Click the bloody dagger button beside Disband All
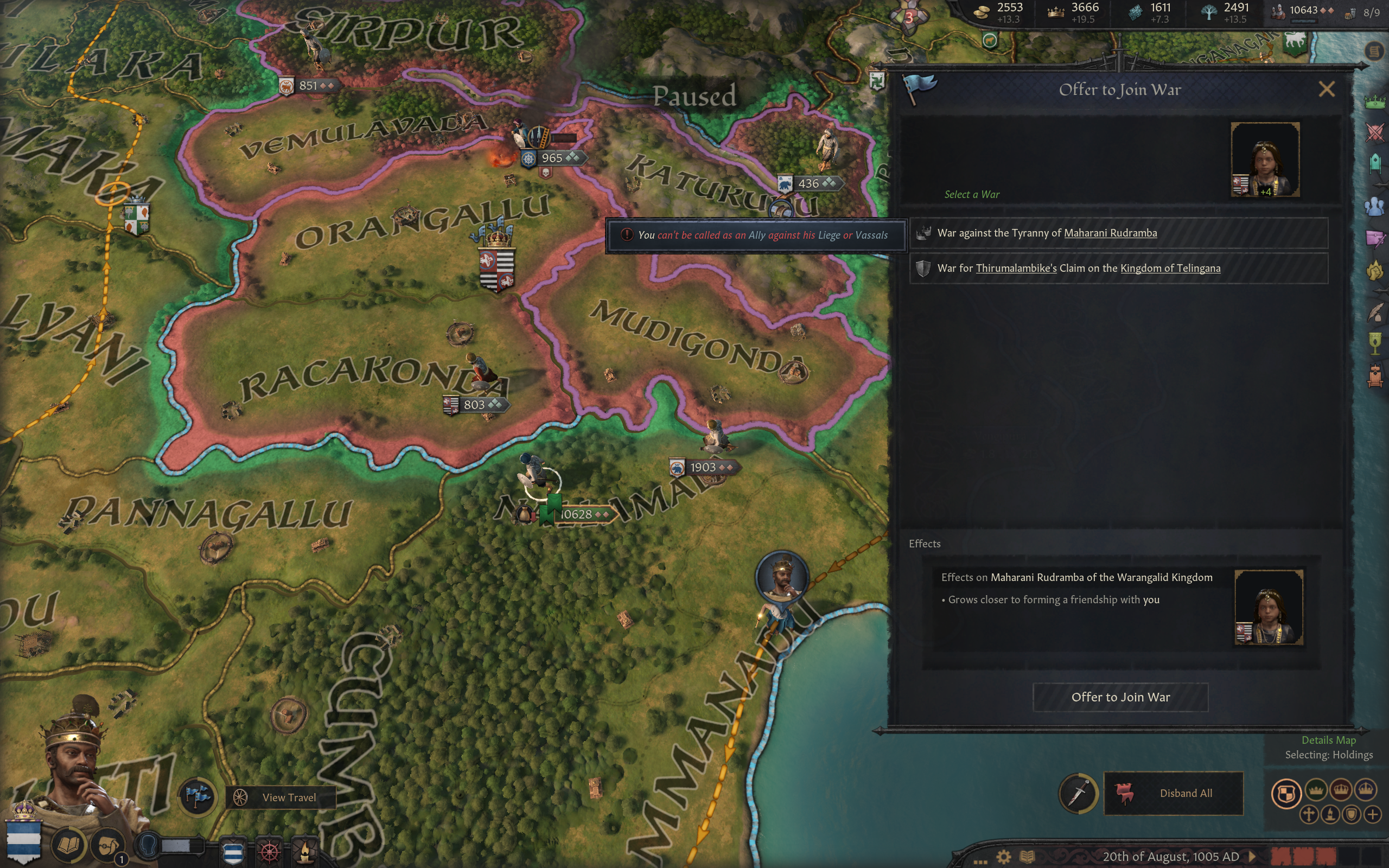 [1079, 793]
